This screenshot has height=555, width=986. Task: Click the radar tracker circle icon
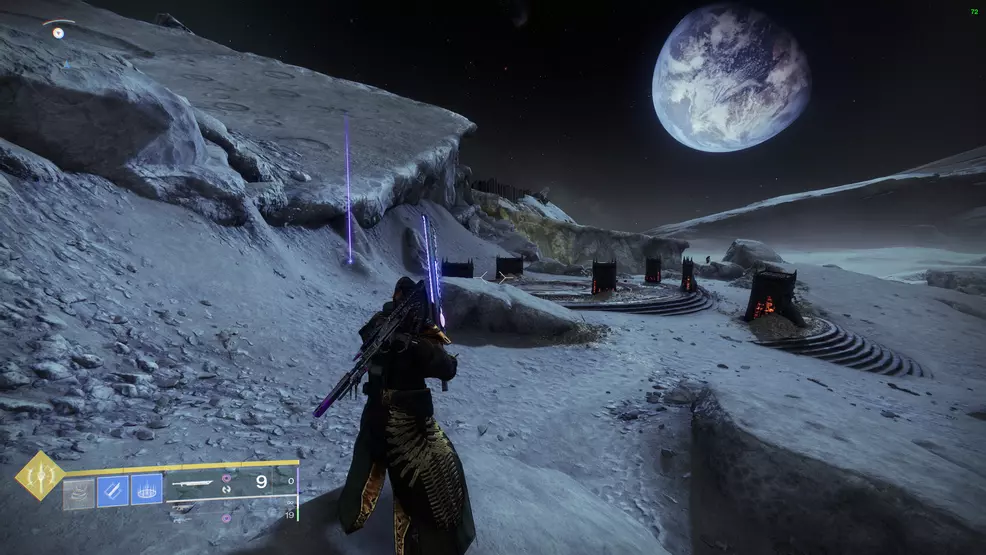(x=59, y=32)
